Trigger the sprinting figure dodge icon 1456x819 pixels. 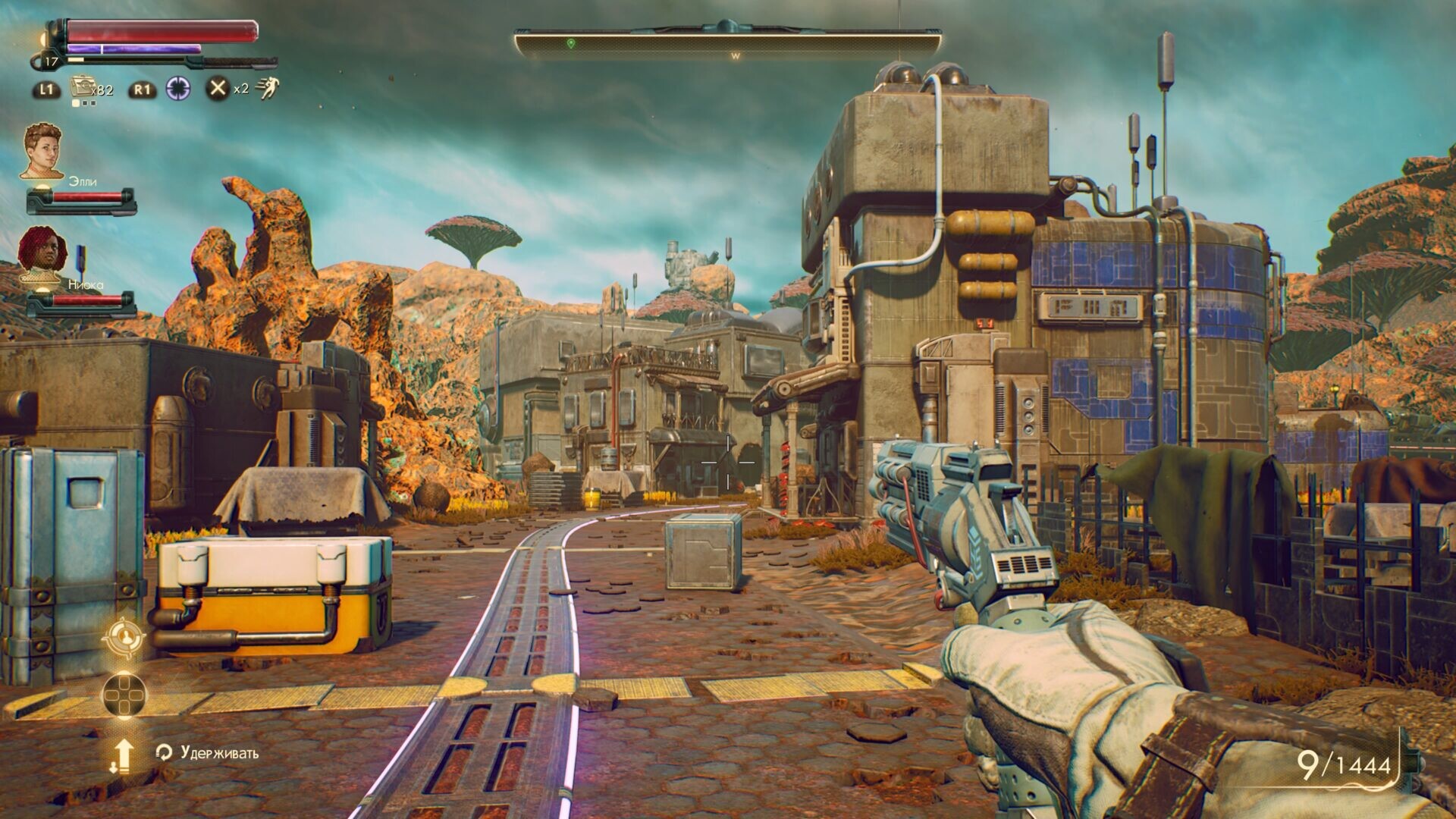(267, 89)
